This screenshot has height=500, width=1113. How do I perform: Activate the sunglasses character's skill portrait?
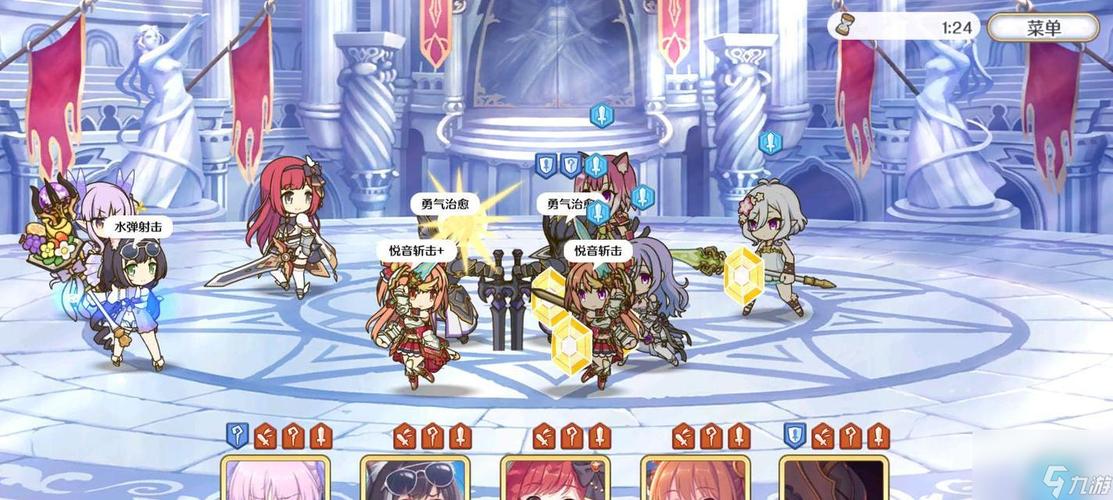[414, 480]
